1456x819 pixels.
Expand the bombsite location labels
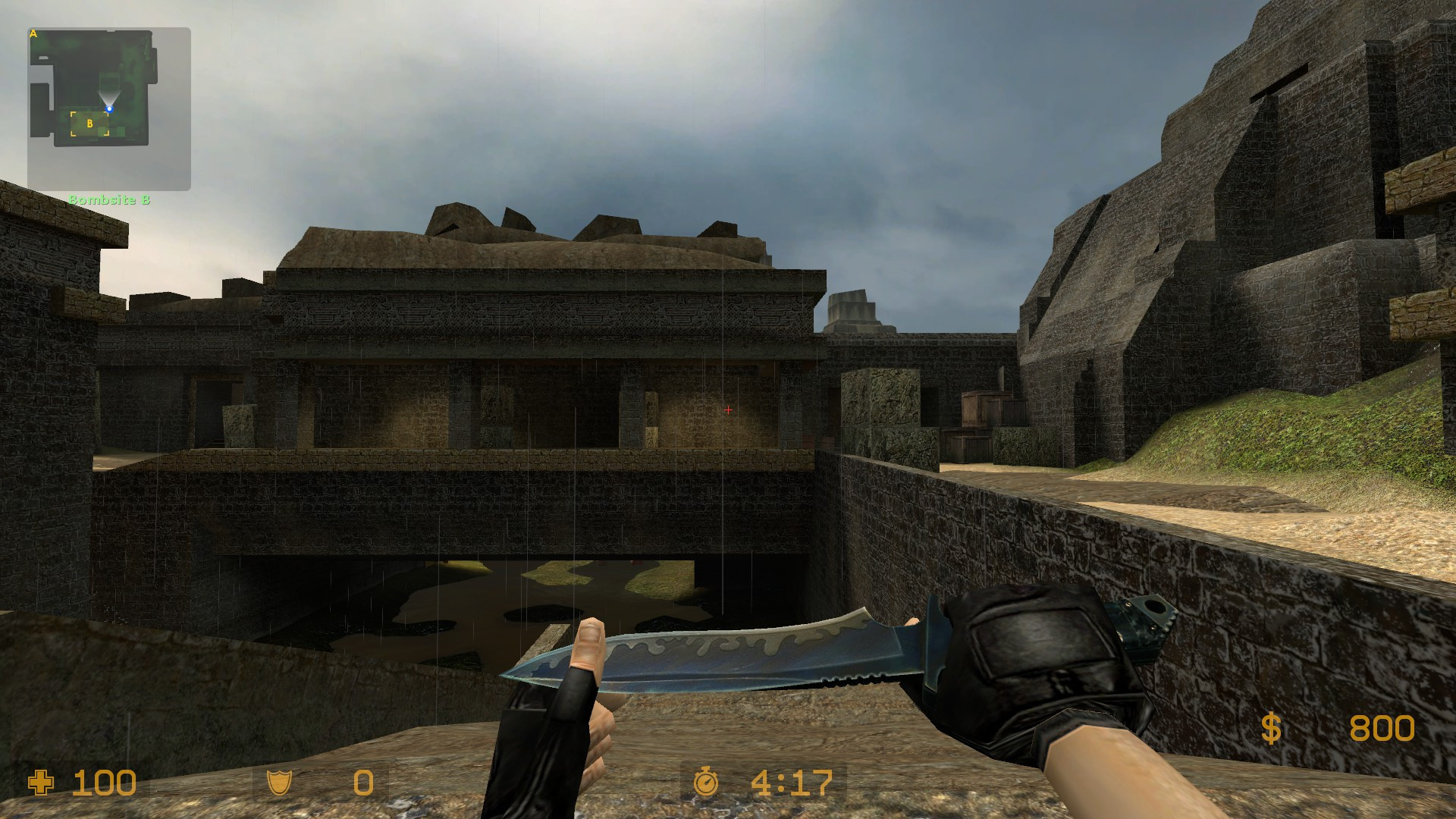click(x=111, y=200)
